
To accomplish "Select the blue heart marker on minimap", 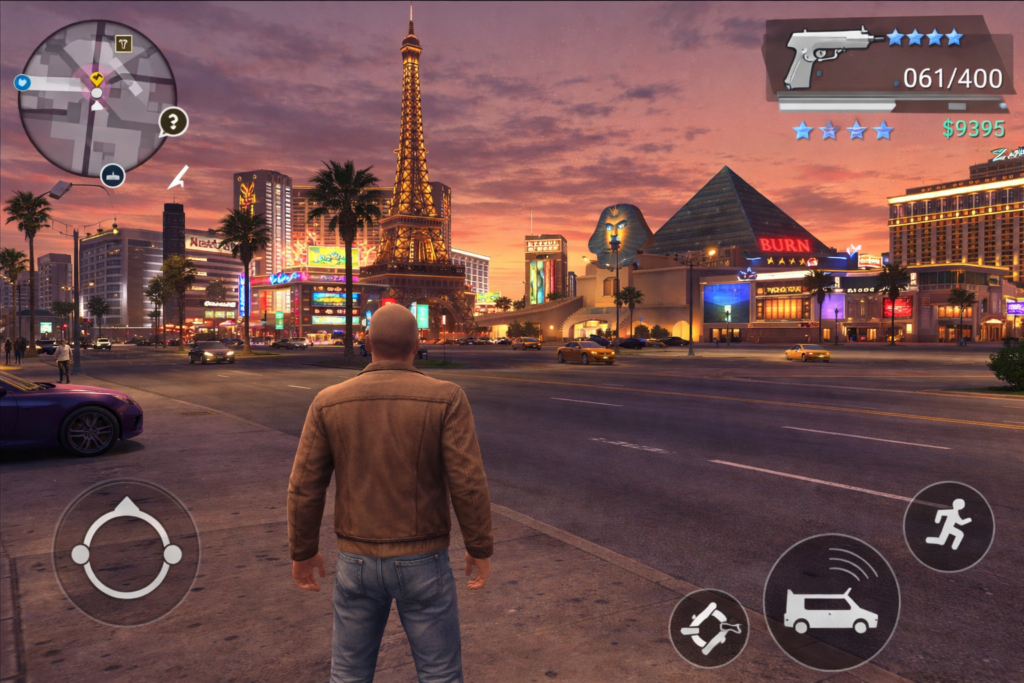I will [x=22, y=82].
